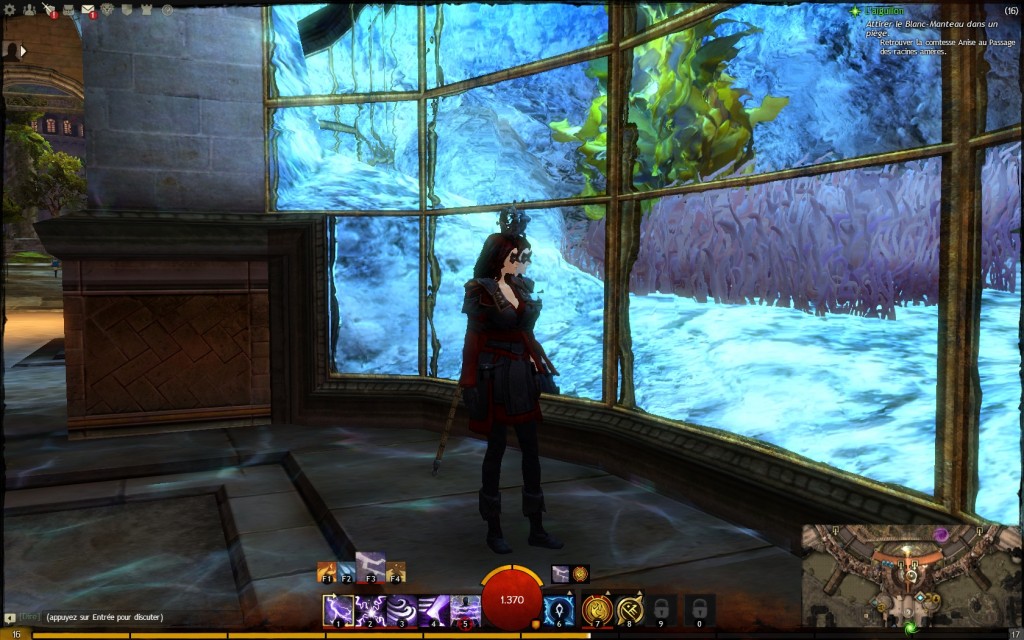Open the inventory bag icon
The width and height of the screenshot is (1024, 640).
(x=68, y=10)
